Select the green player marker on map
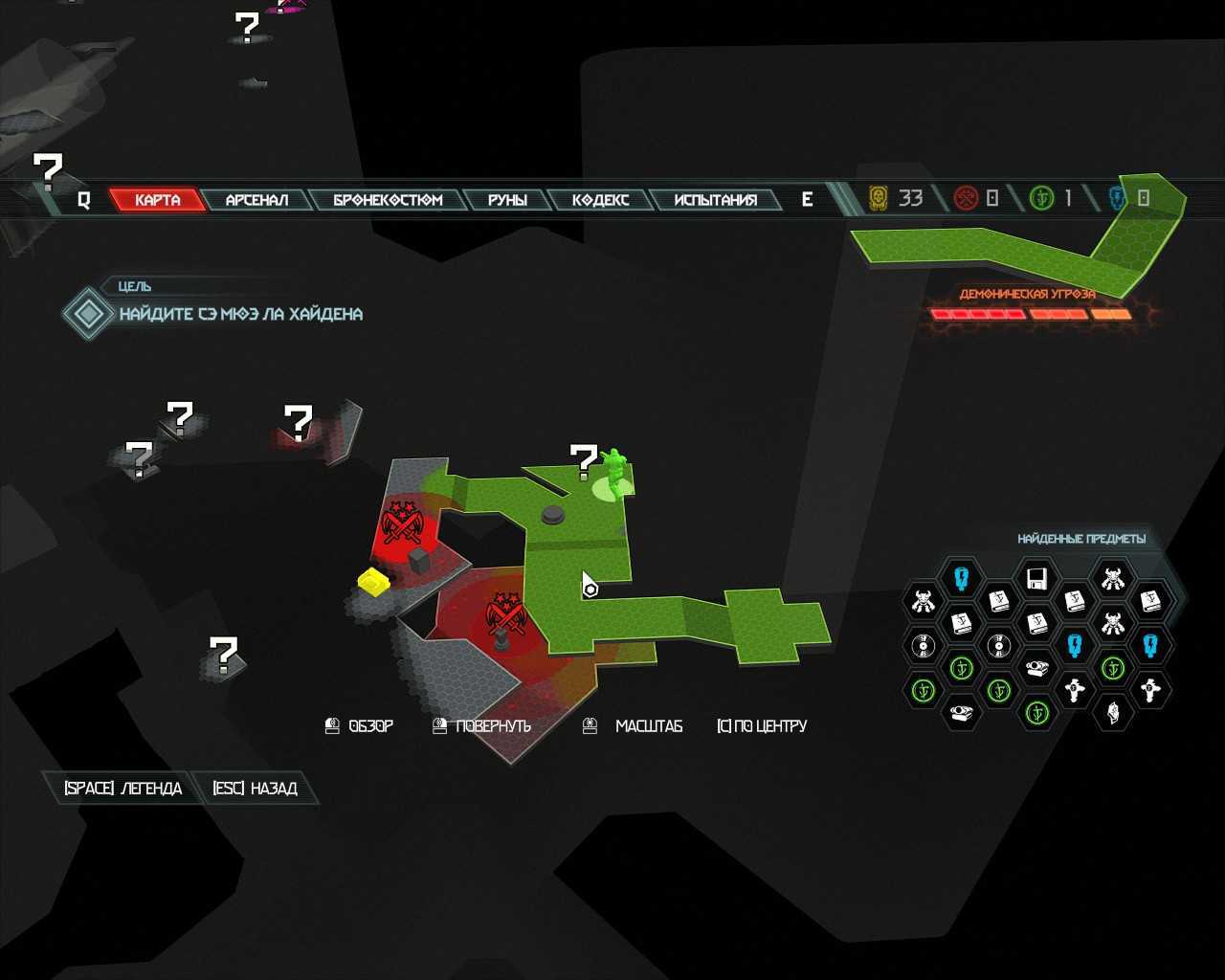The height and width of the screenshot is (980, 1225). 613,473
